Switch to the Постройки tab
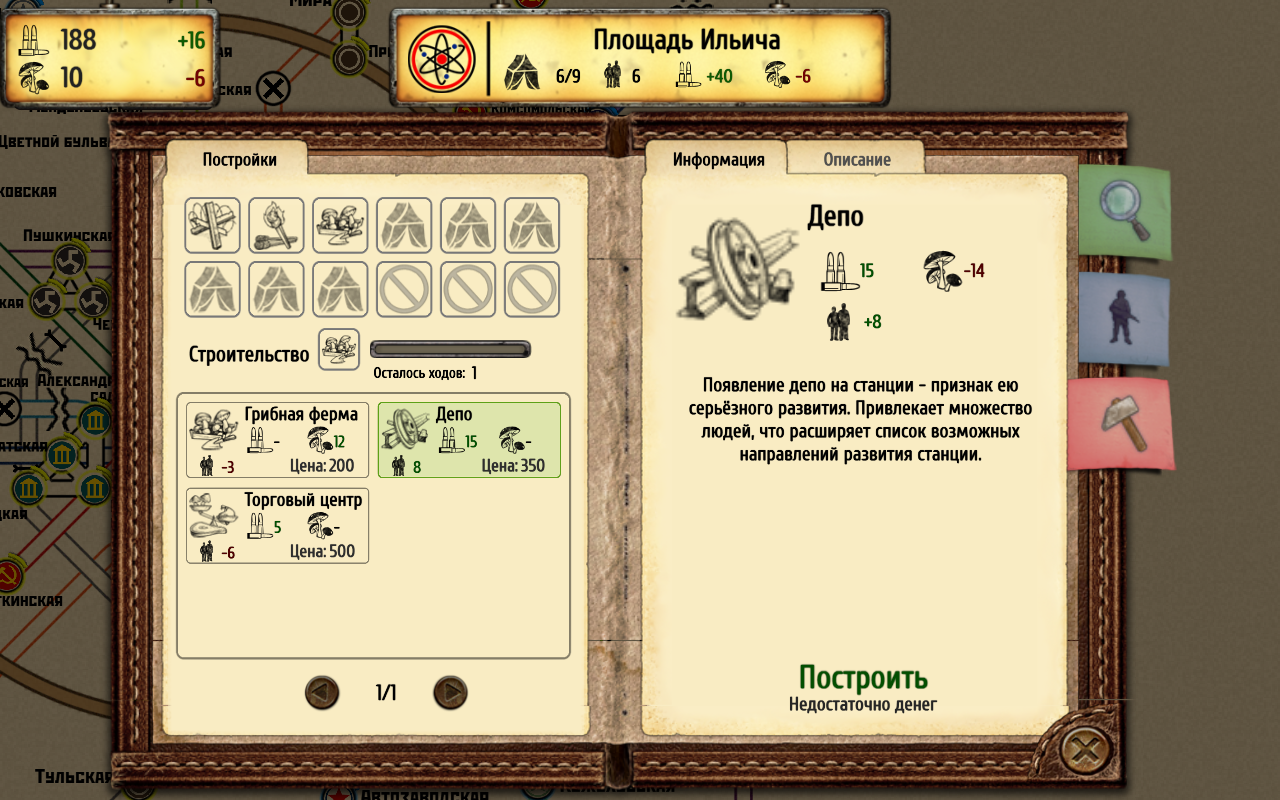The image size is (1280, 800). click(238, 157)
